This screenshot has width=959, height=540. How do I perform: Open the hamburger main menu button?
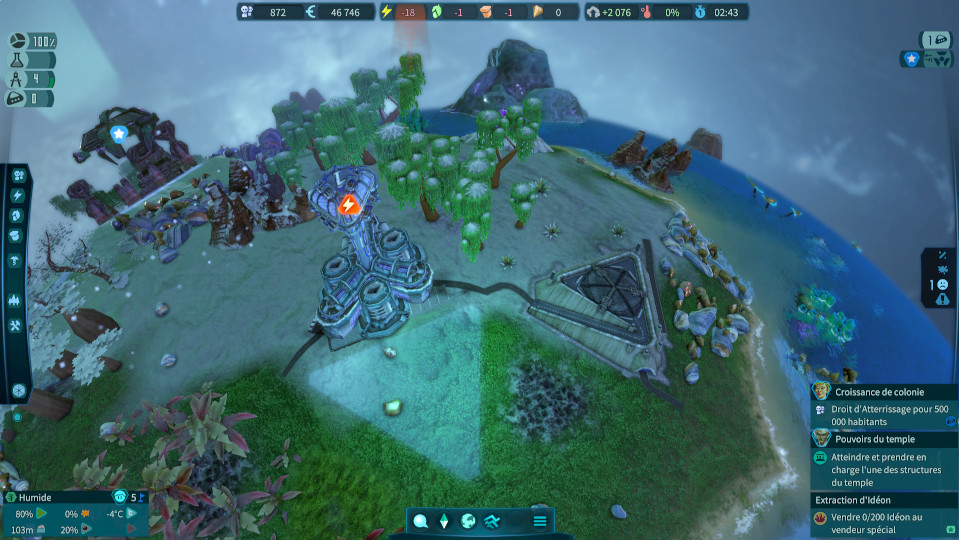pos(540,521)
